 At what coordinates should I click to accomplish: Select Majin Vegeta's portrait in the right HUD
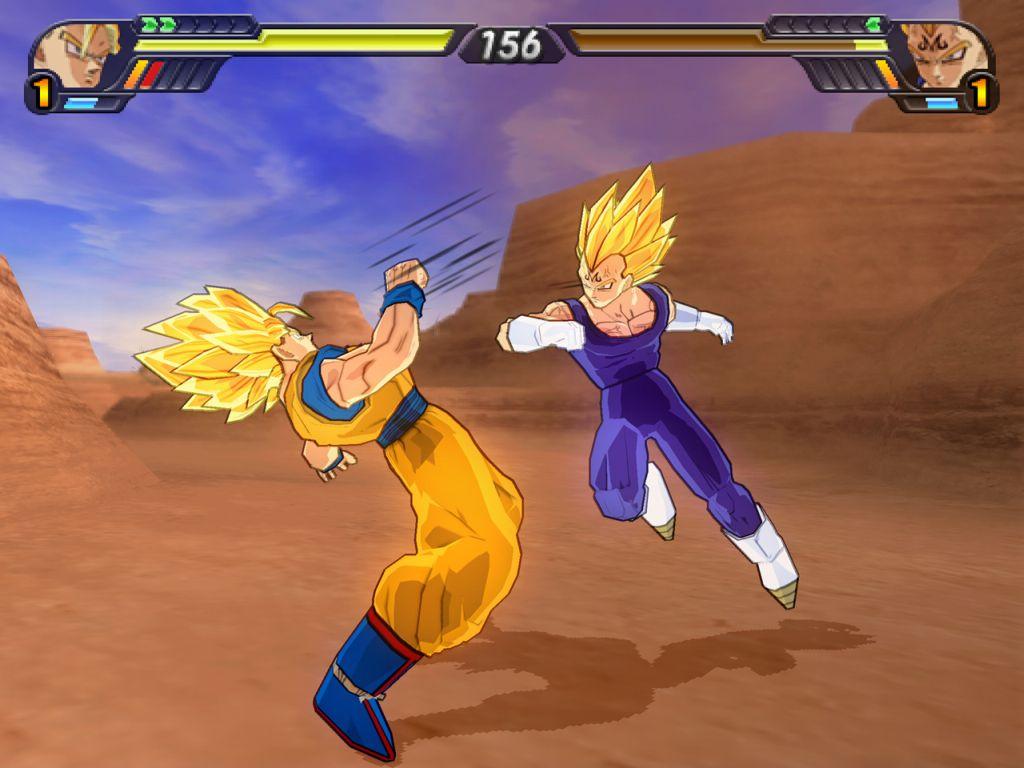tap(940, 57)
